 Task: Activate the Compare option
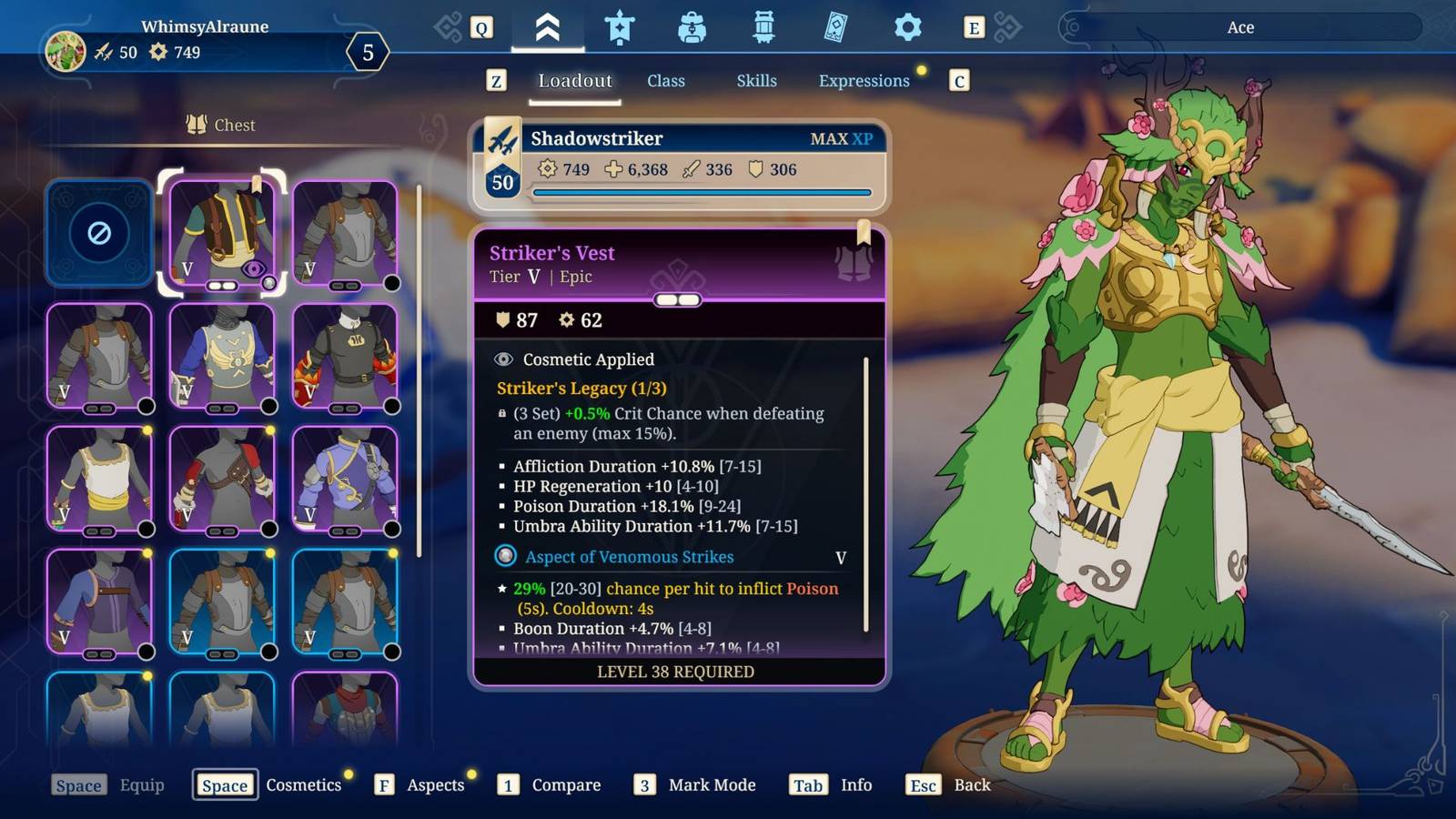point(565,784)
